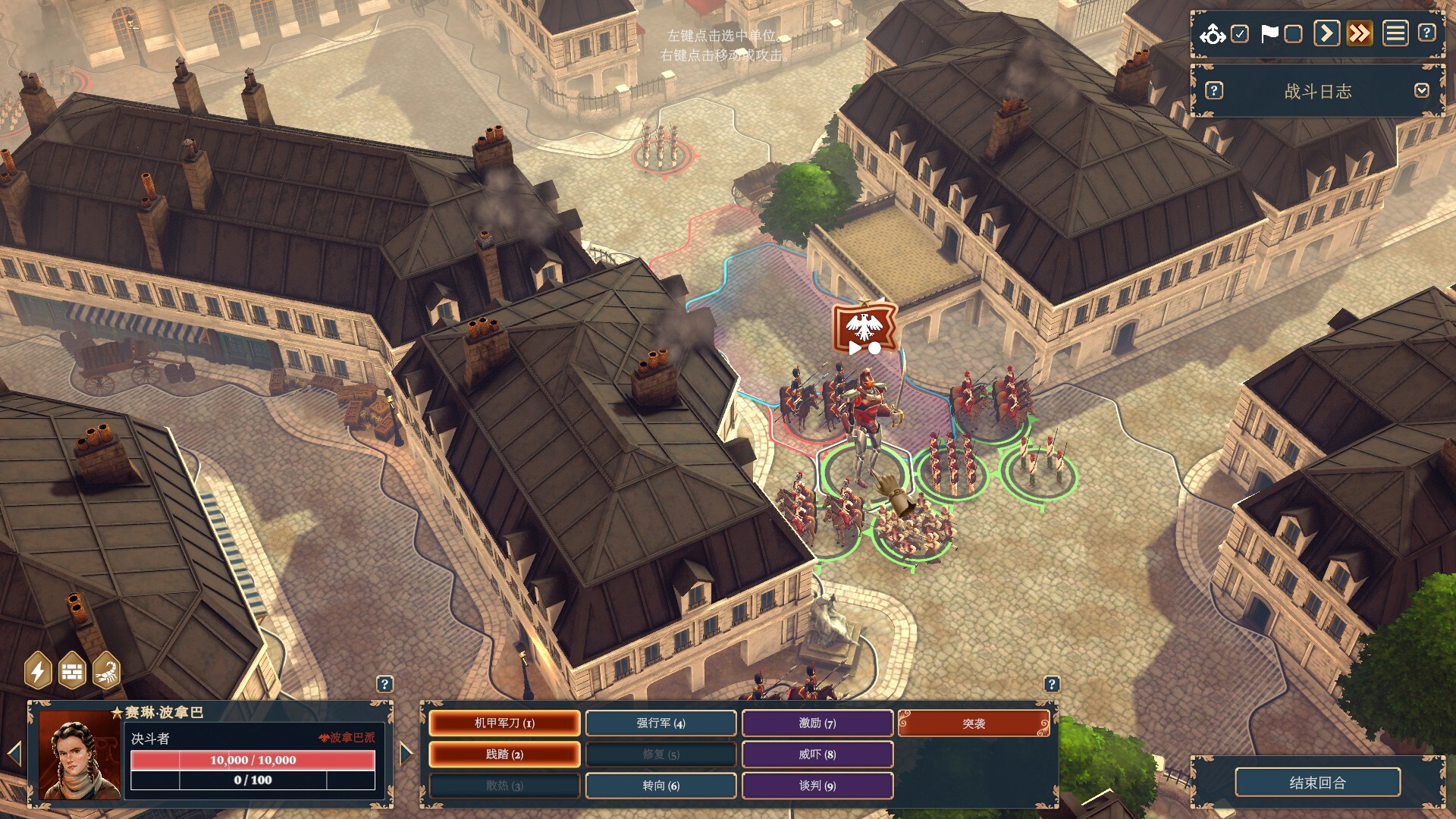Activate the Raid (突袭) button

point(974,723)
